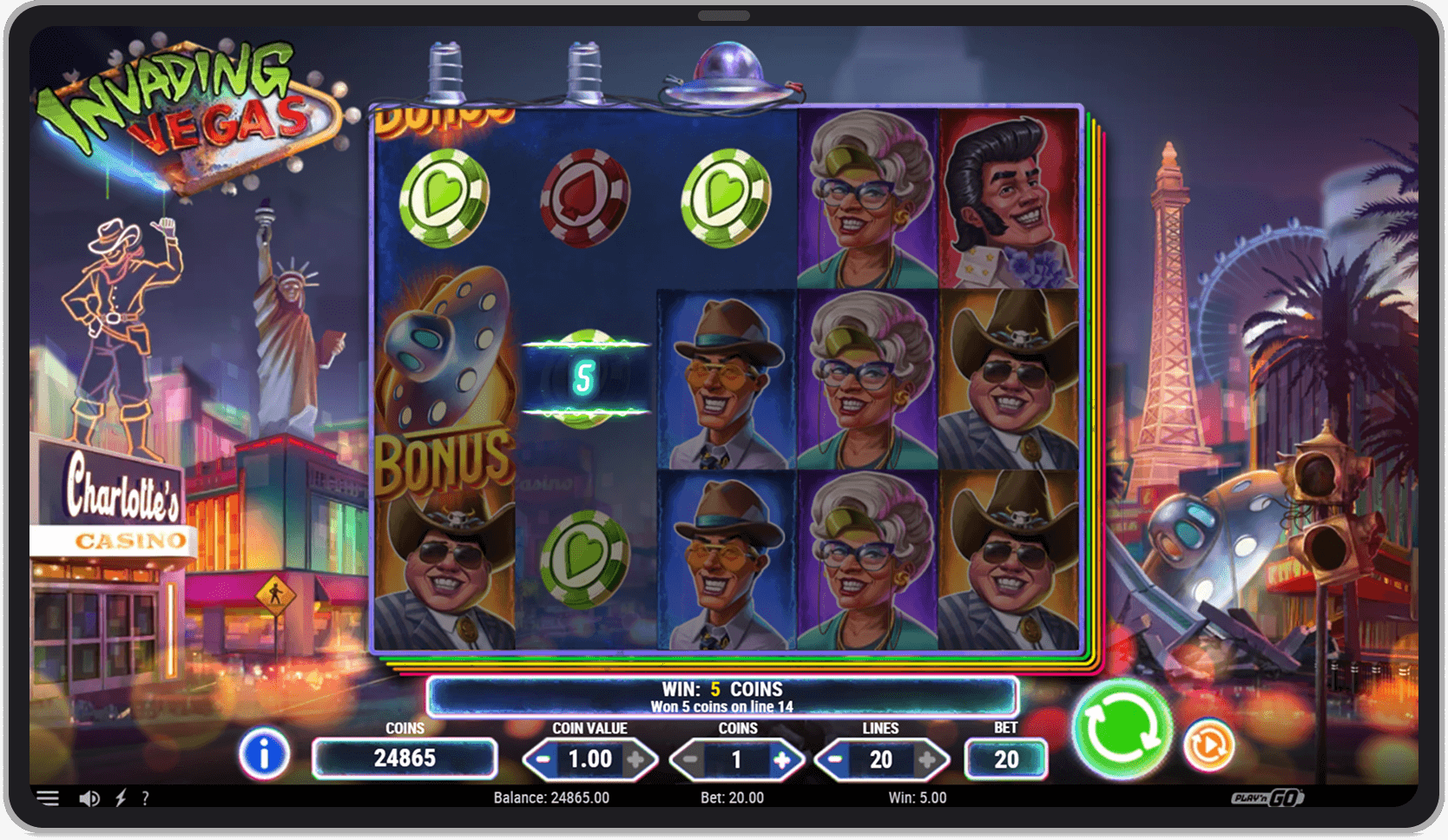Decrease coins per line with minus button

click(x=691, y=758)
